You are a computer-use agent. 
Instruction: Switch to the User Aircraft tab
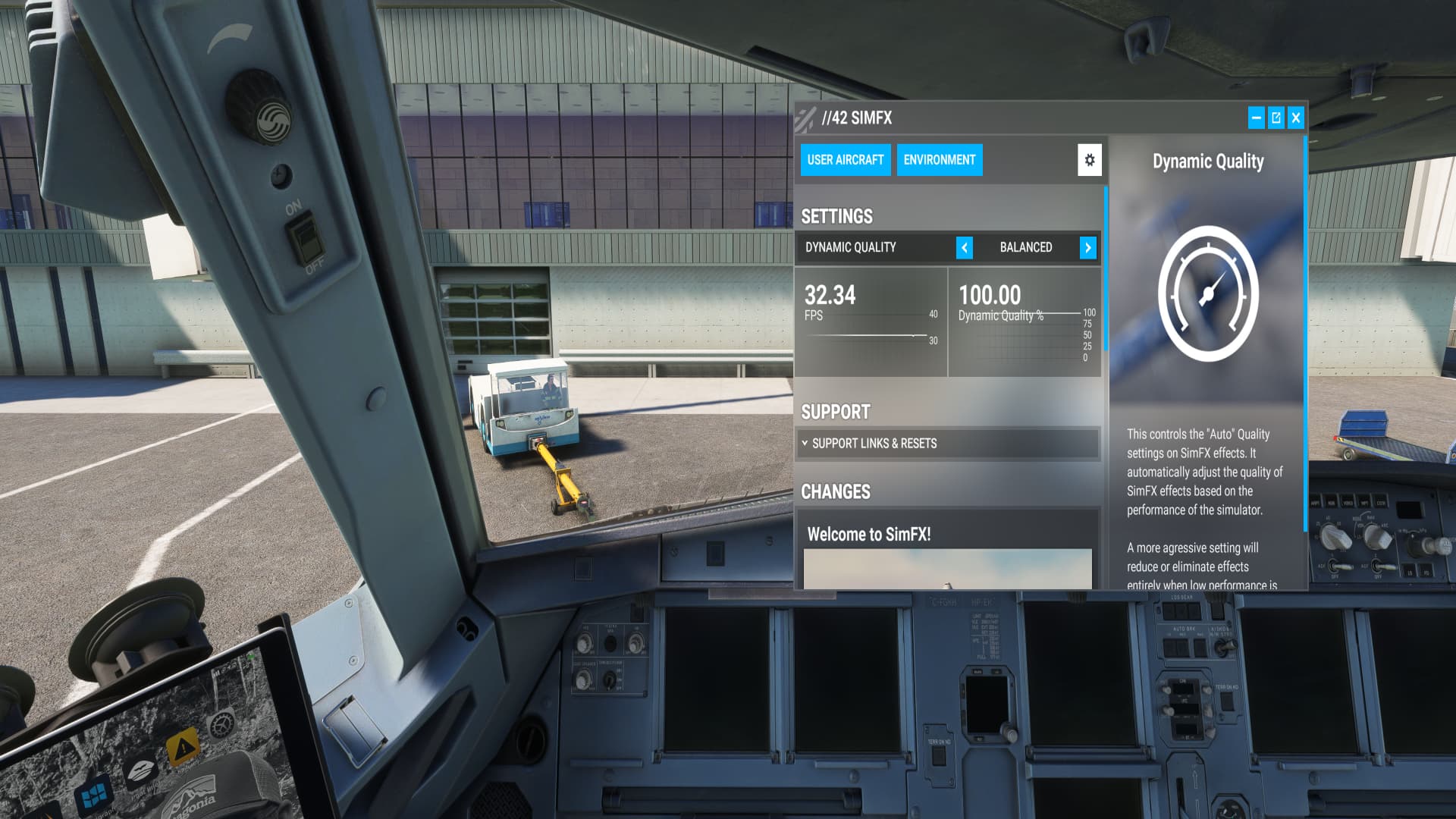click(846, 160)
